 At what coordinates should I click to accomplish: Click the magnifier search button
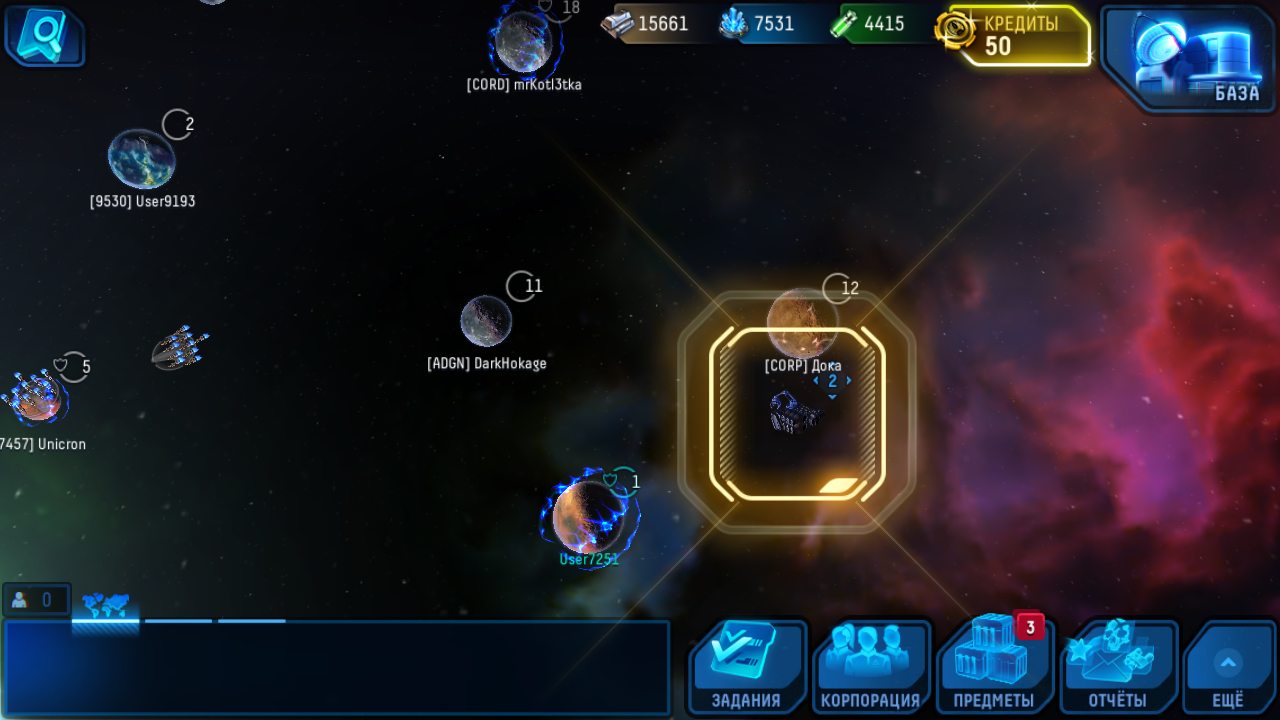tap(44, 35)
